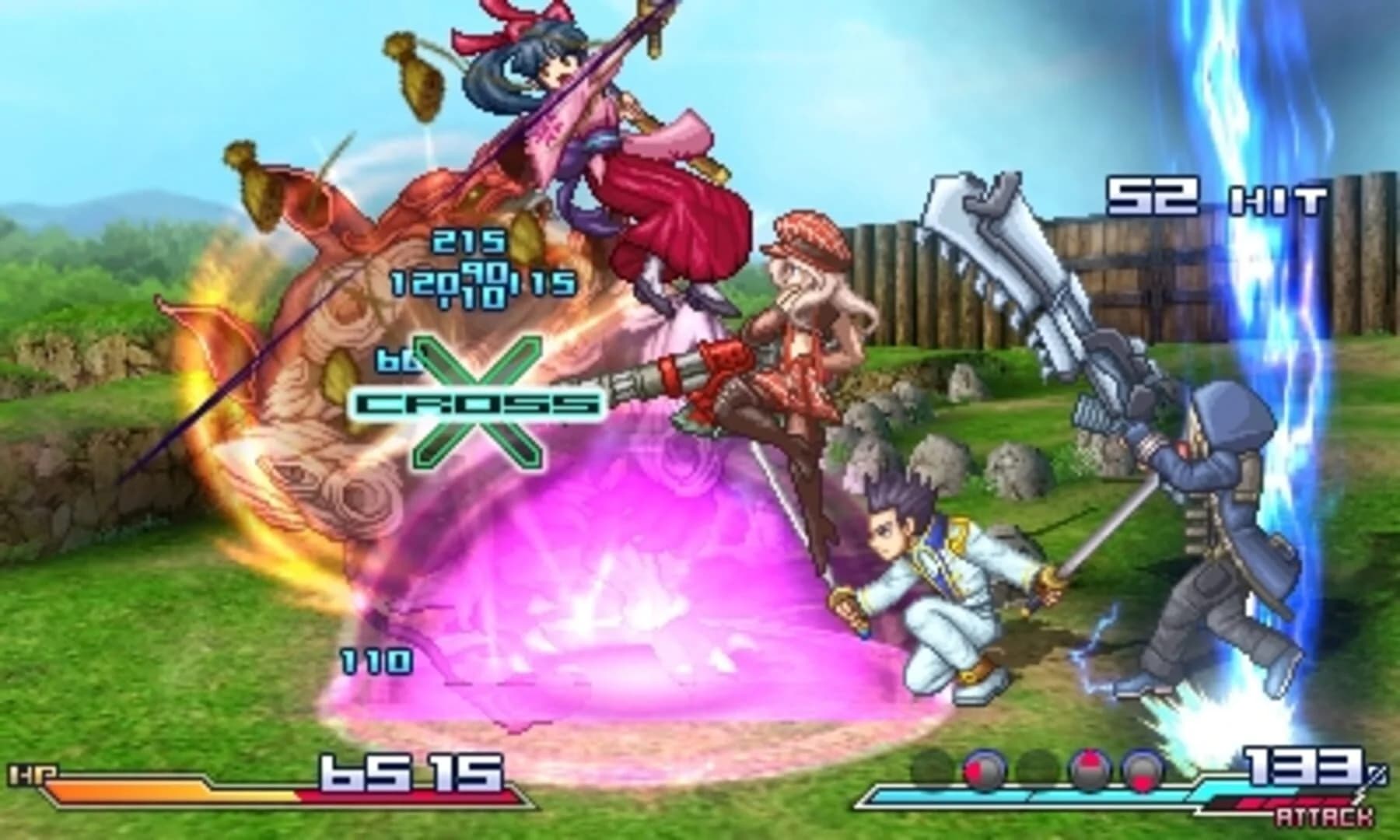Select the first red orb indicator
1400x840 pixels.
point(983,766)
